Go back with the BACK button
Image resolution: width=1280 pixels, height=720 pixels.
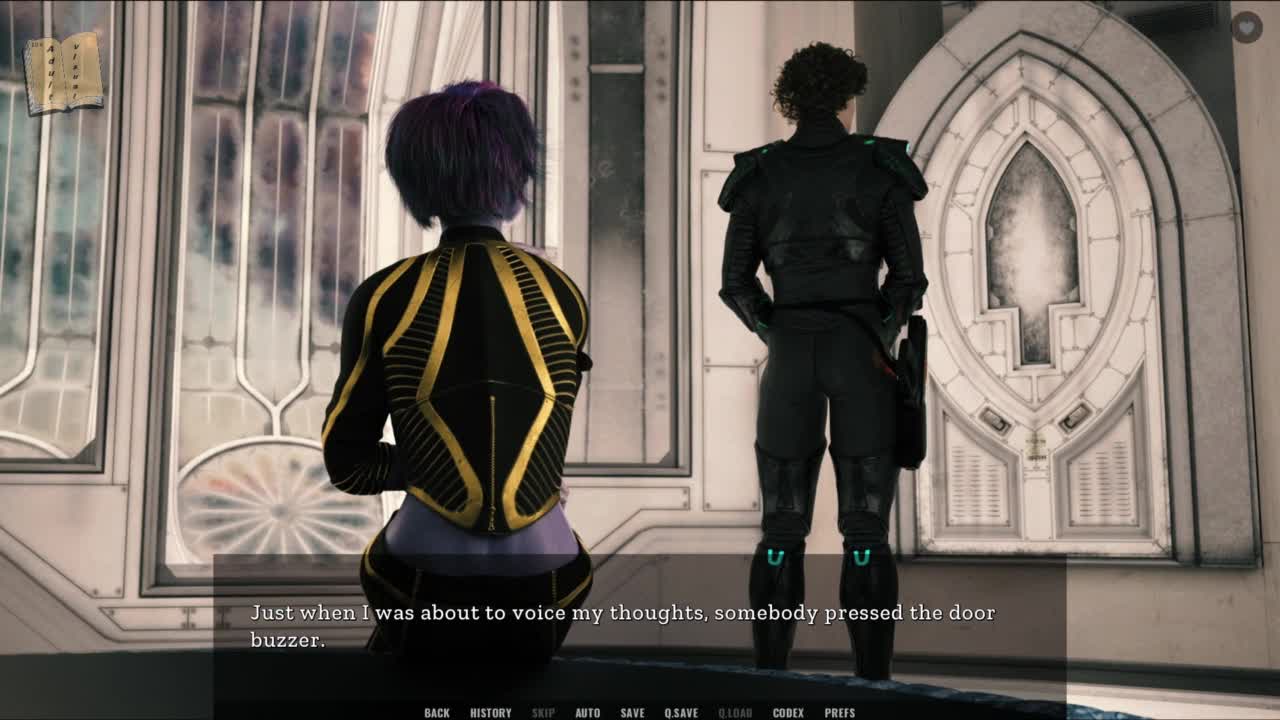pos(437,713)
